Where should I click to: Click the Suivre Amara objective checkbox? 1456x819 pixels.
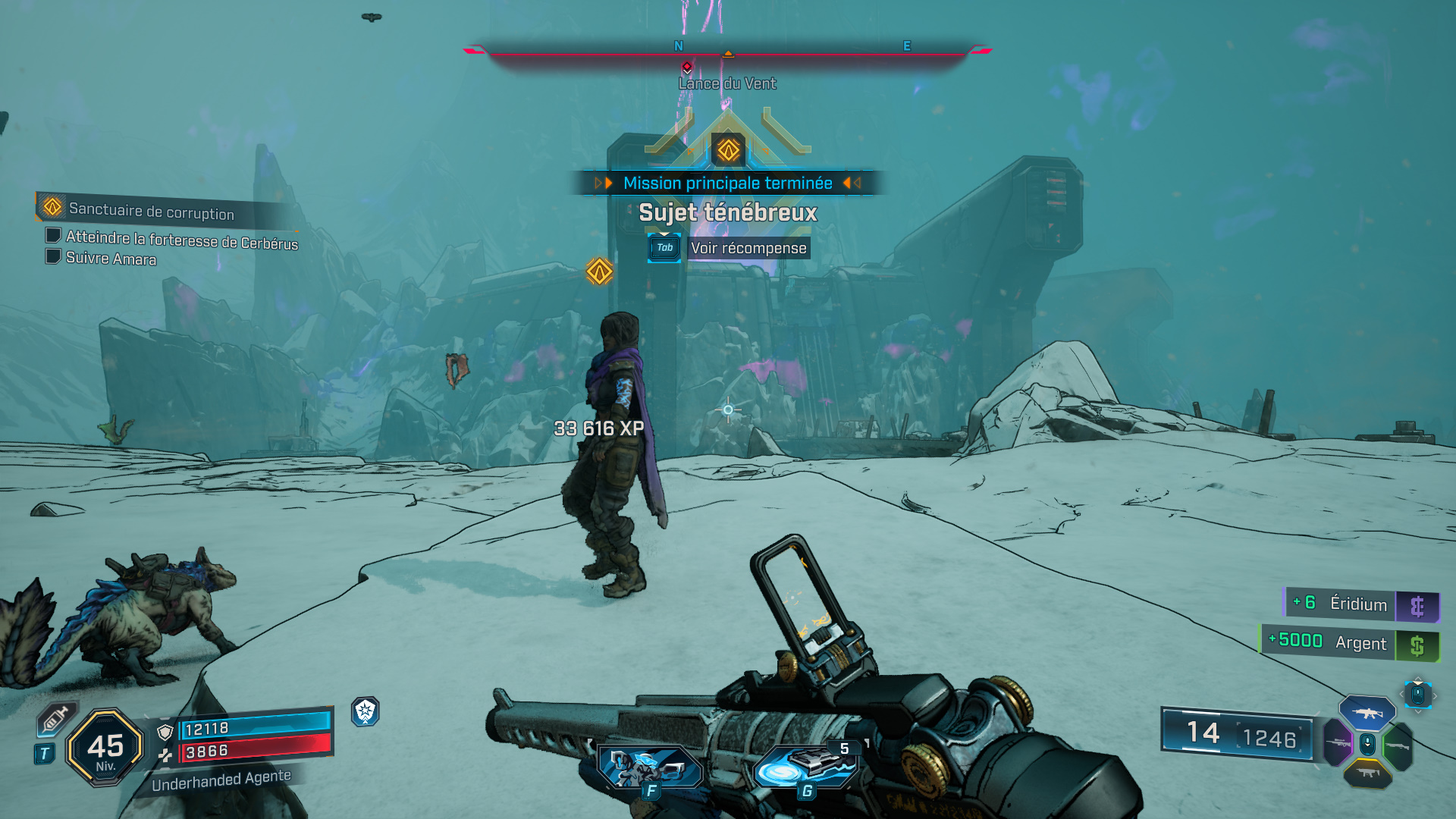coord(53,257)
